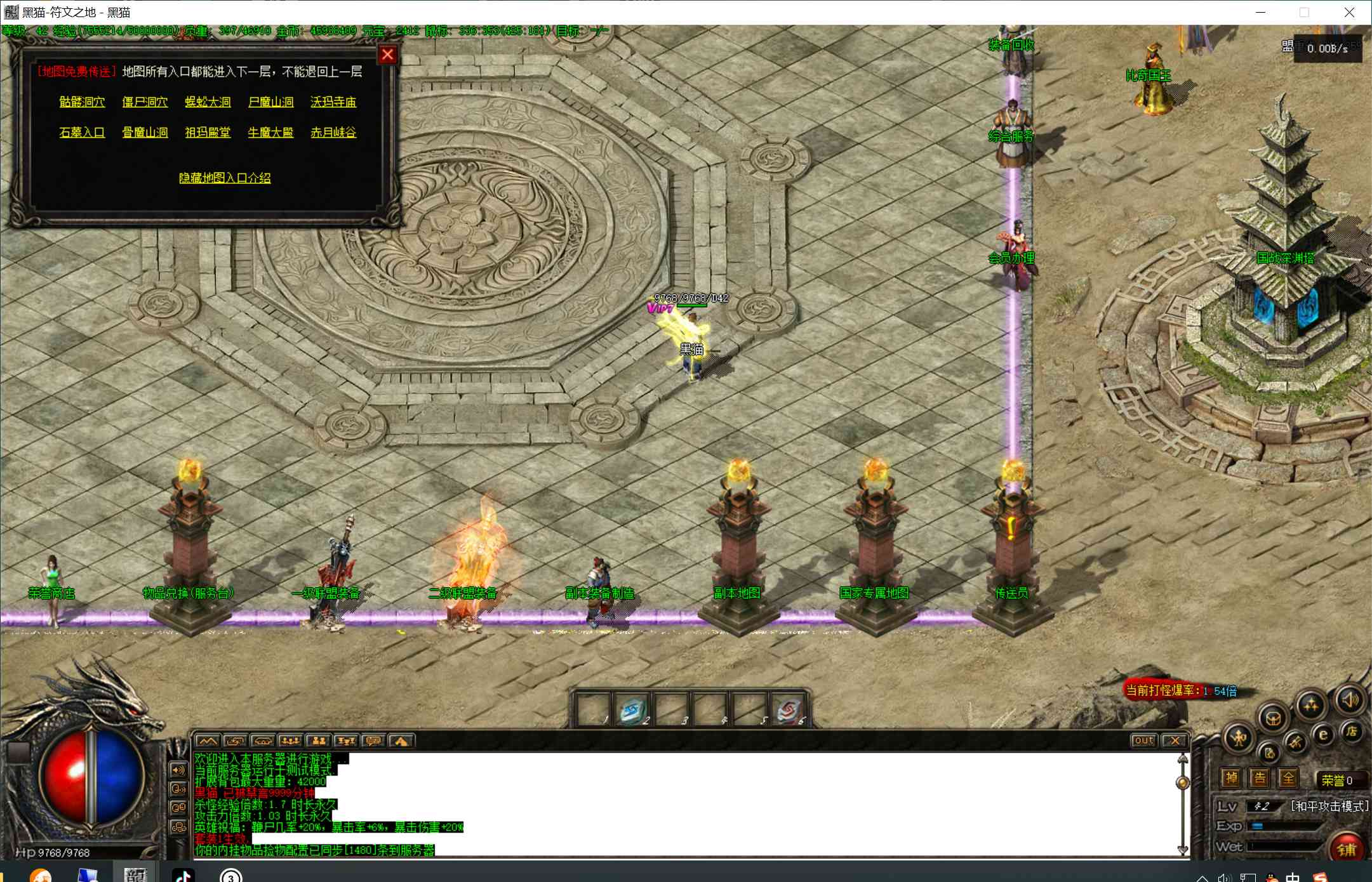The height and width of the screenshot is (882, 1372).
Task: Switch the 和平攻击模式 attack mode
Action: point(1329,806)
